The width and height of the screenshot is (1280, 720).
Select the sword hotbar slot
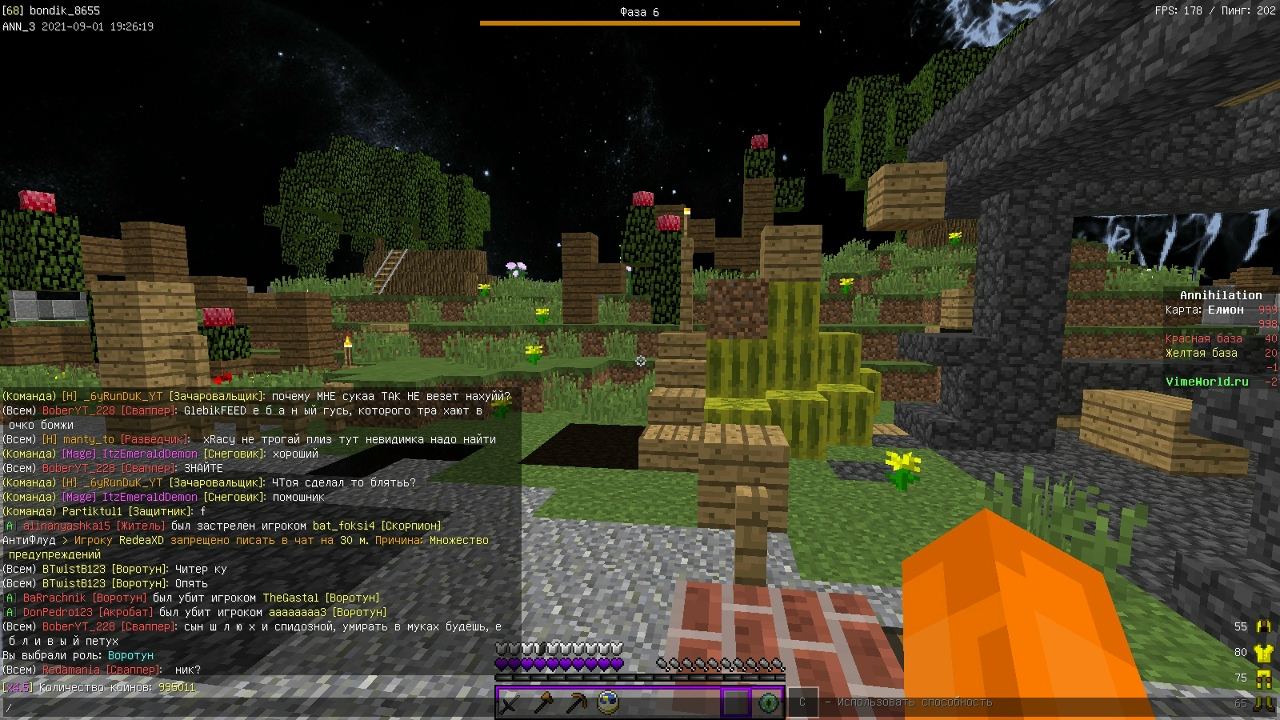click(510, 703)
